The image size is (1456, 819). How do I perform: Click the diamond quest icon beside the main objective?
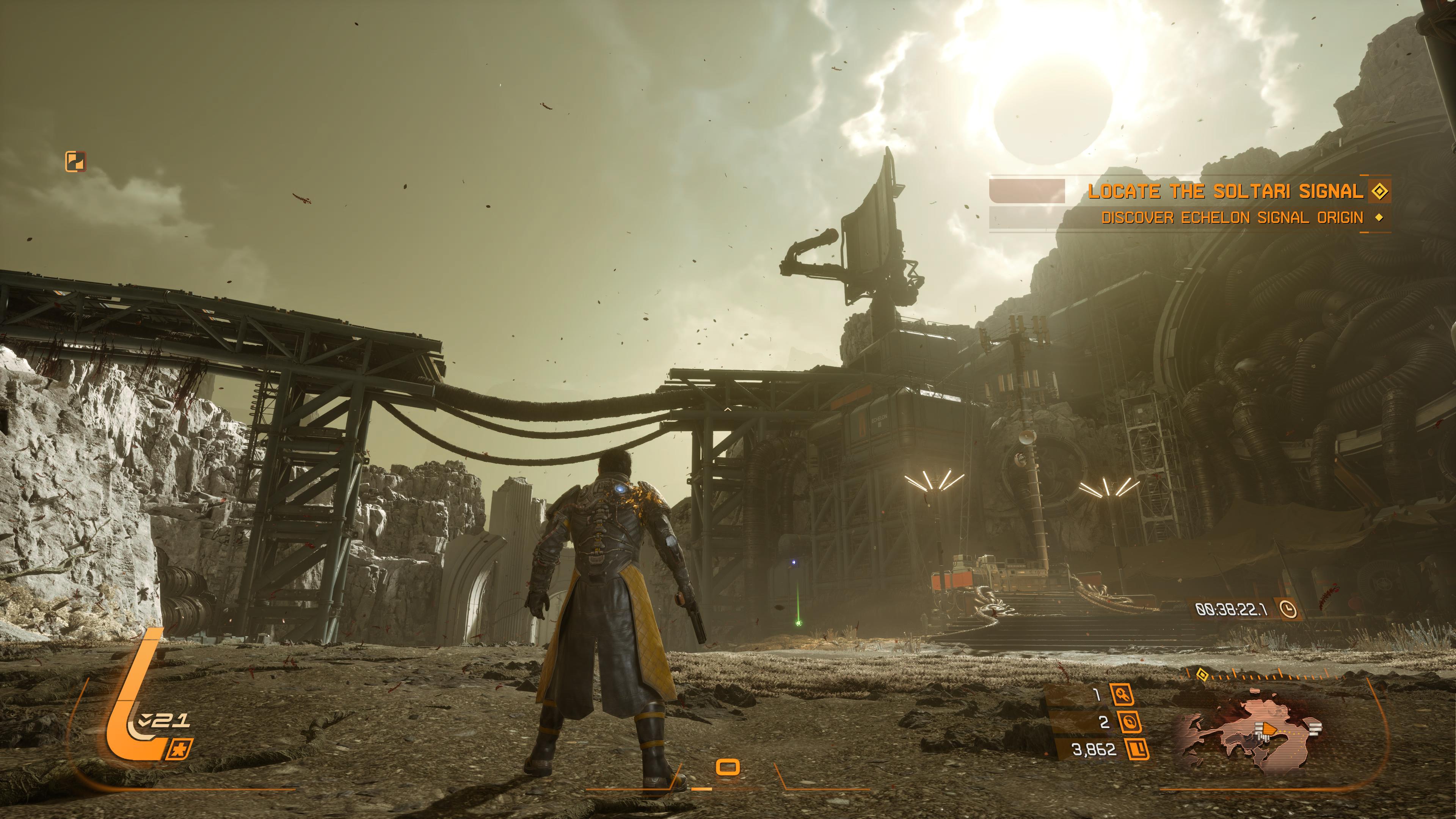pos(1380,191)
